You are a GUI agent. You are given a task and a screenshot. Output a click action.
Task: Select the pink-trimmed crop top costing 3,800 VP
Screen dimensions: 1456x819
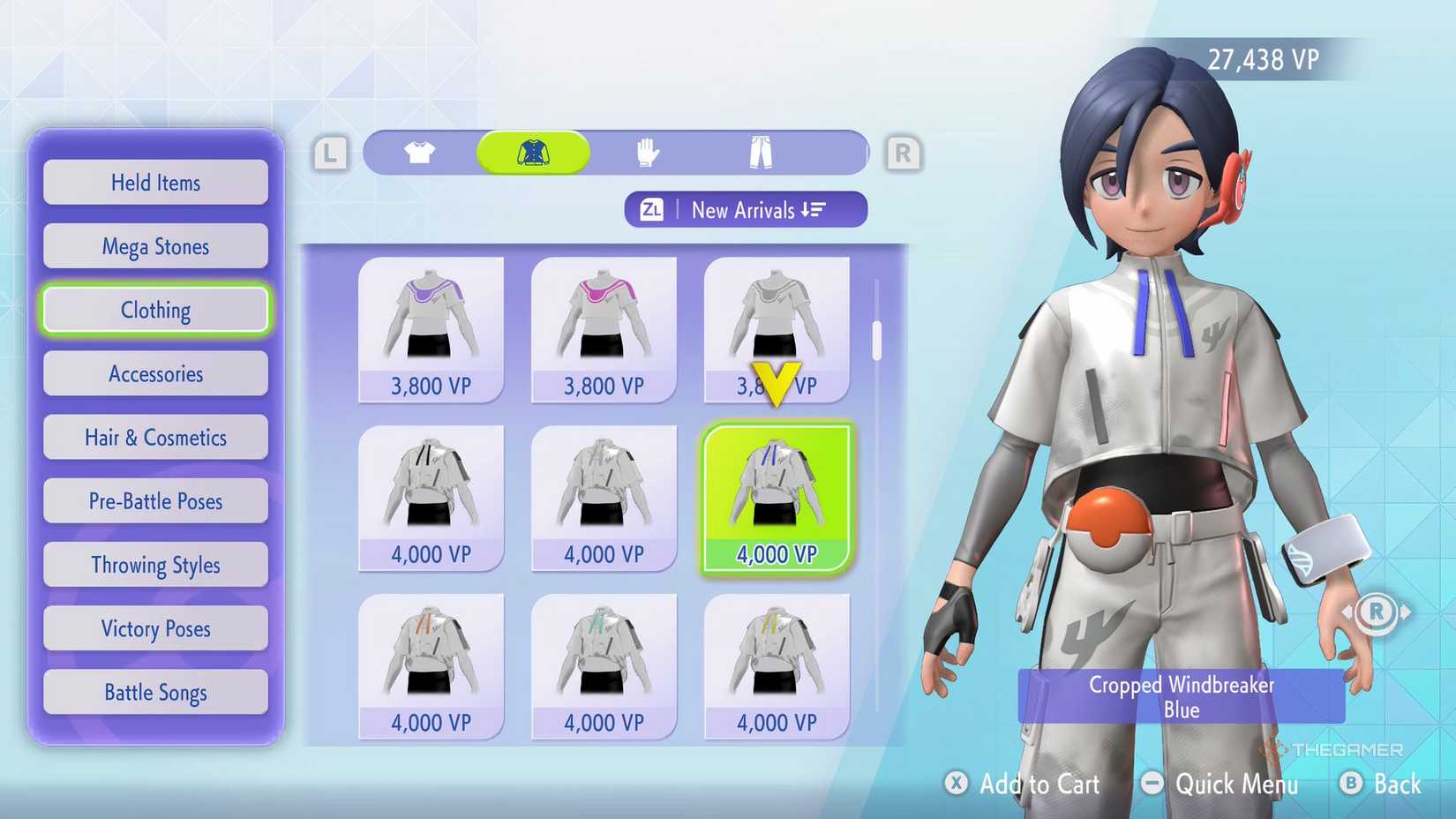point(604,322)
